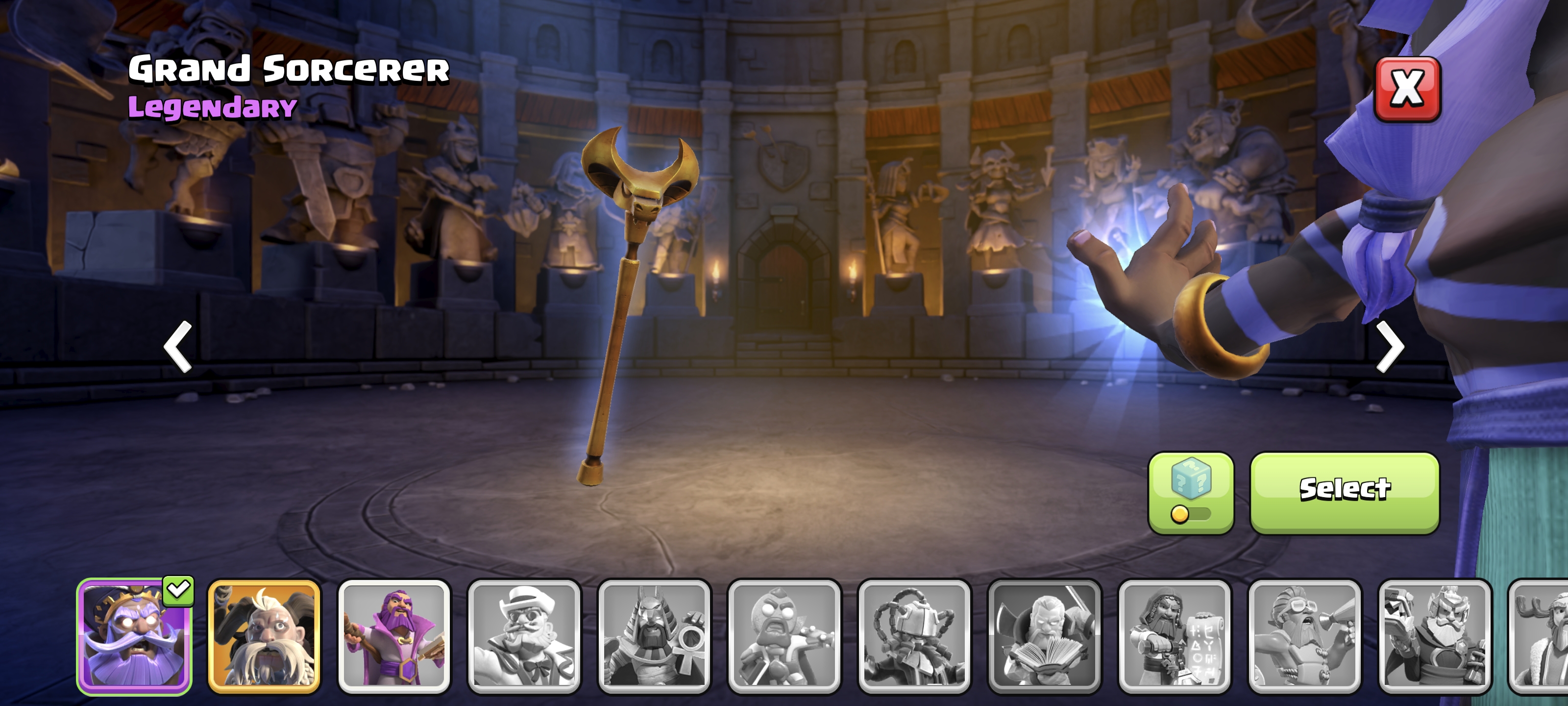Go to the previous skin with left arrow

178,346
